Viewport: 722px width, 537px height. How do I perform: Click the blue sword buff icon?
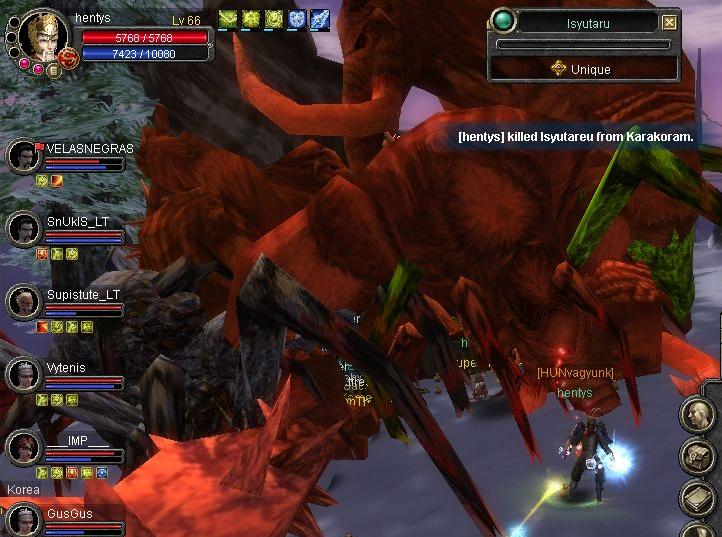click(x=319, y=18)
